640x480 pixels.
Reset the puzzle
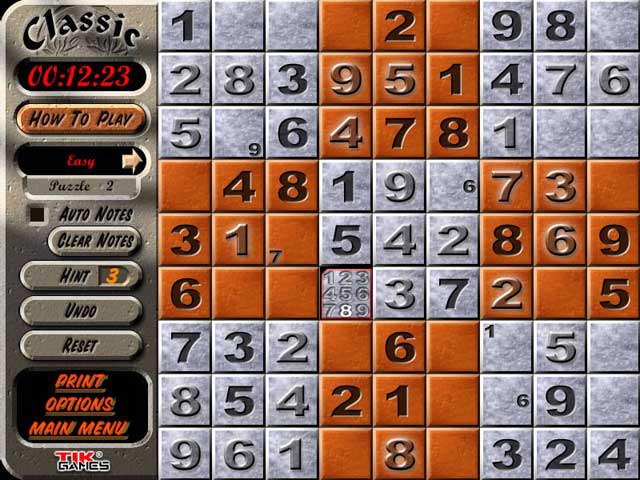coord(80,345)
